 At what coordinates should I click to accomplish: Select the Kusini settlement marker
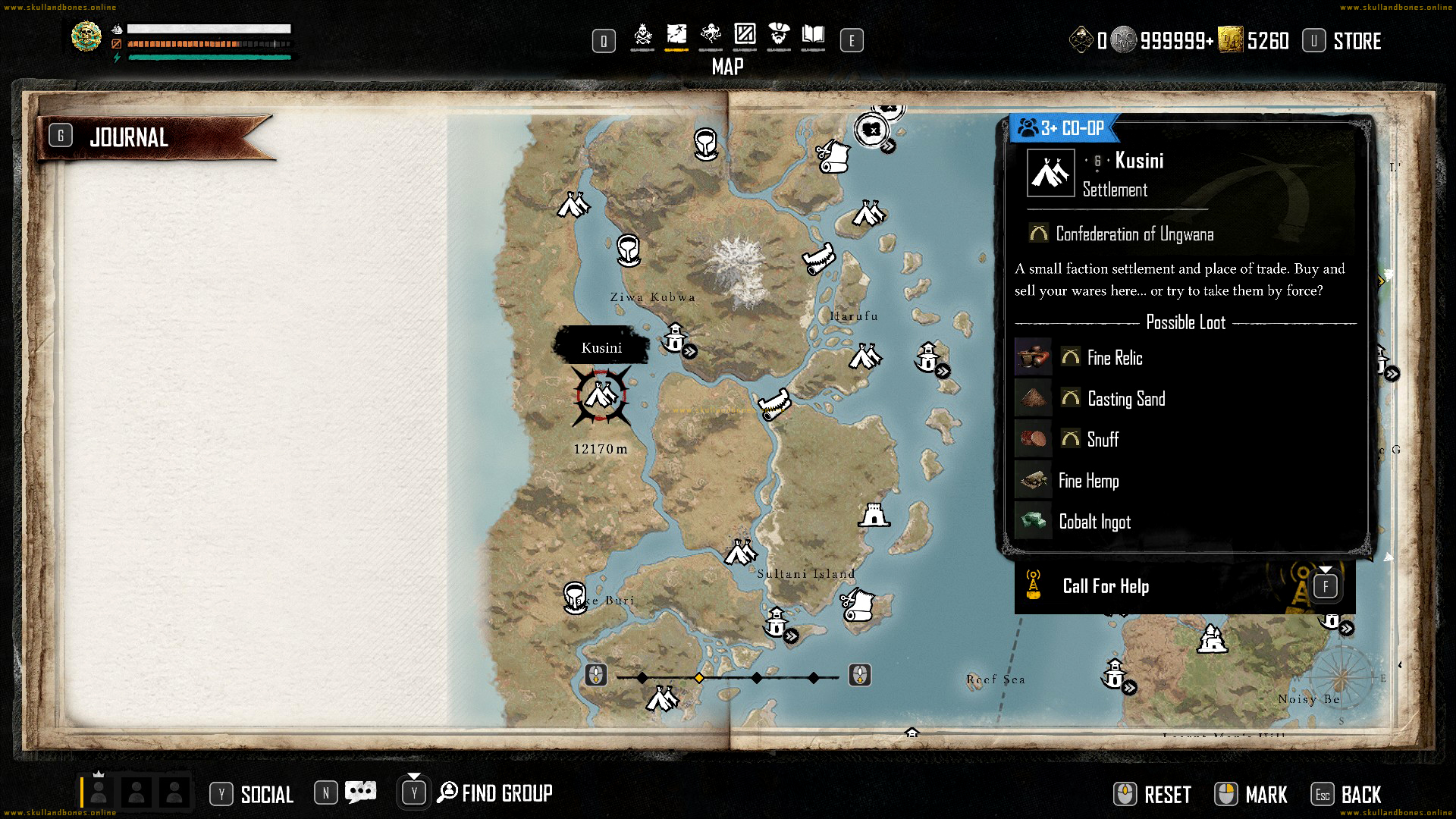click(601, 395)
